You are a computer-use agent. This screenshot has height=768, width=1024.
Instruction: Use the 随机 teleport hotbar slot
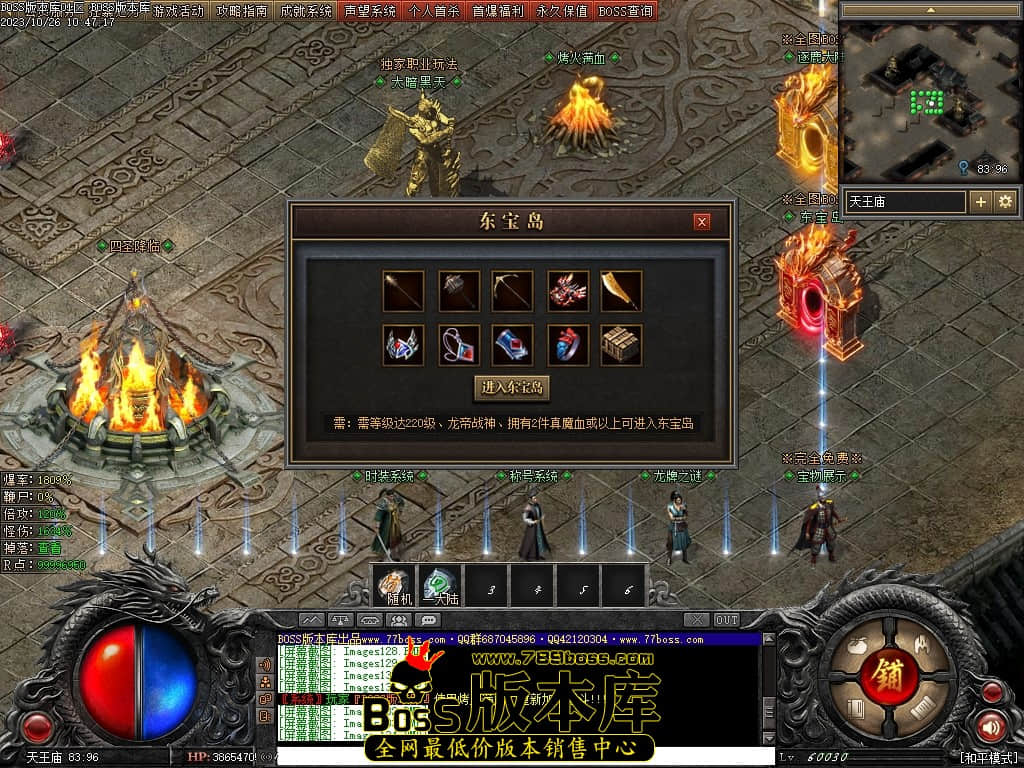pos(393,586)
